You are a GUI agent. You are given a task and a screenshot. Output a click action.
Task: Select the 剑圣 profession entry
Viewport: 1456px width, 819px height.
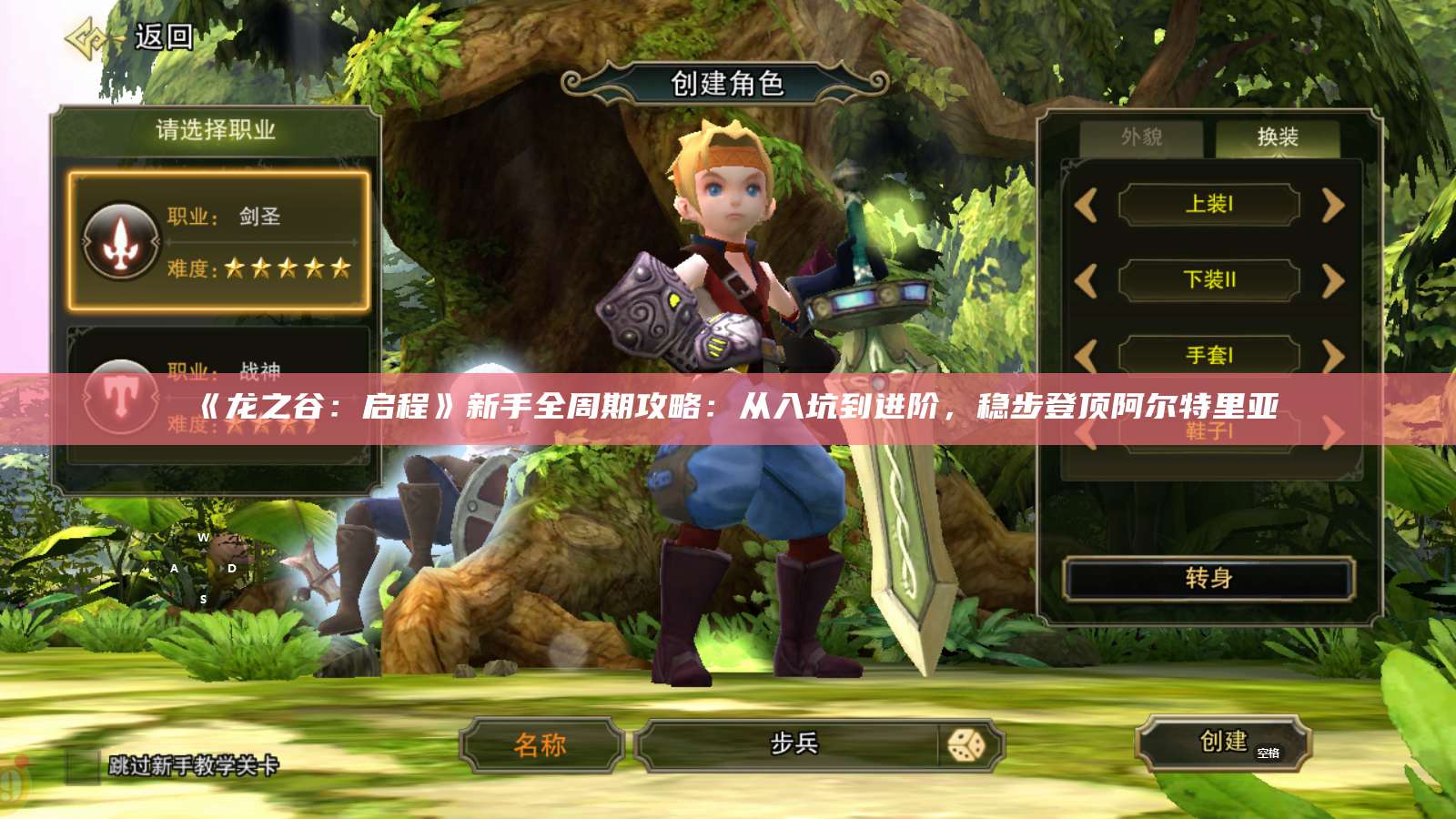218,242
